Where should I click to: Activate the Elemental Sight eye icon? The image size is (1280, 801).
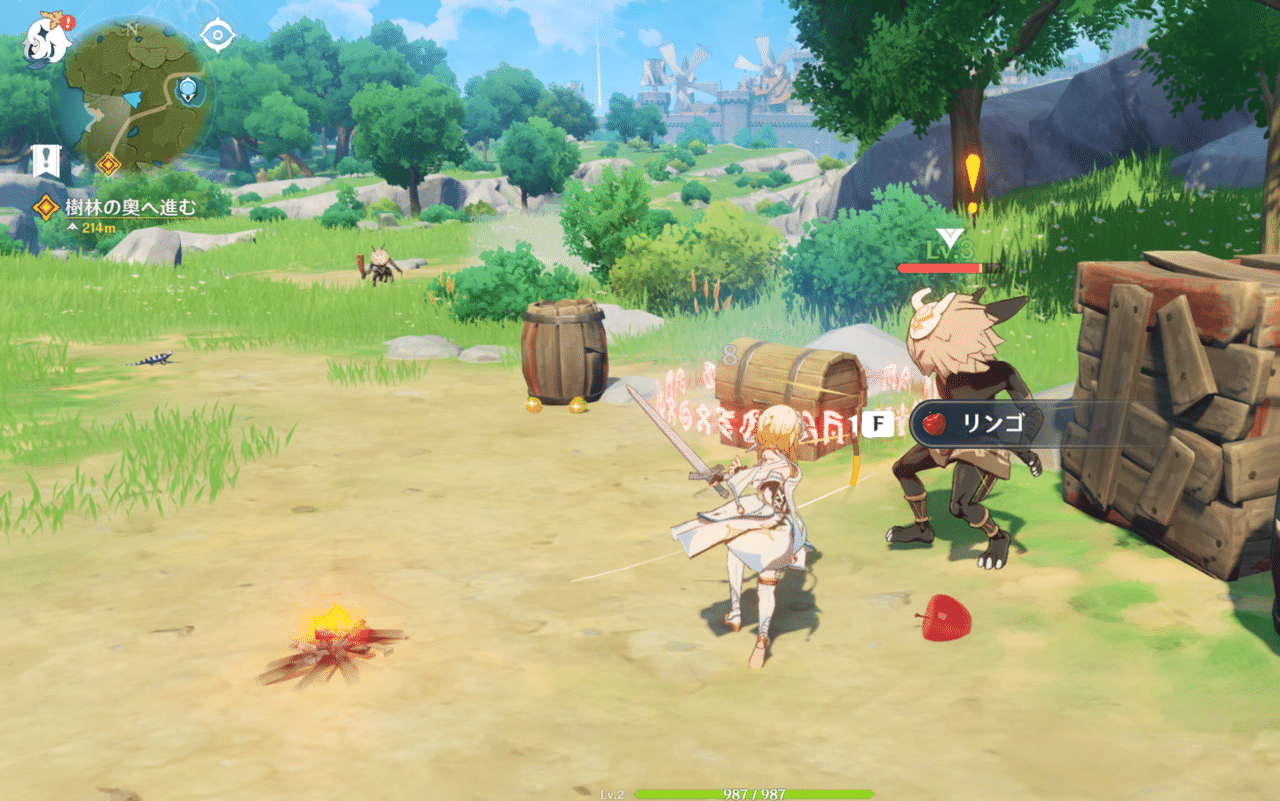(x=216, y=33)
